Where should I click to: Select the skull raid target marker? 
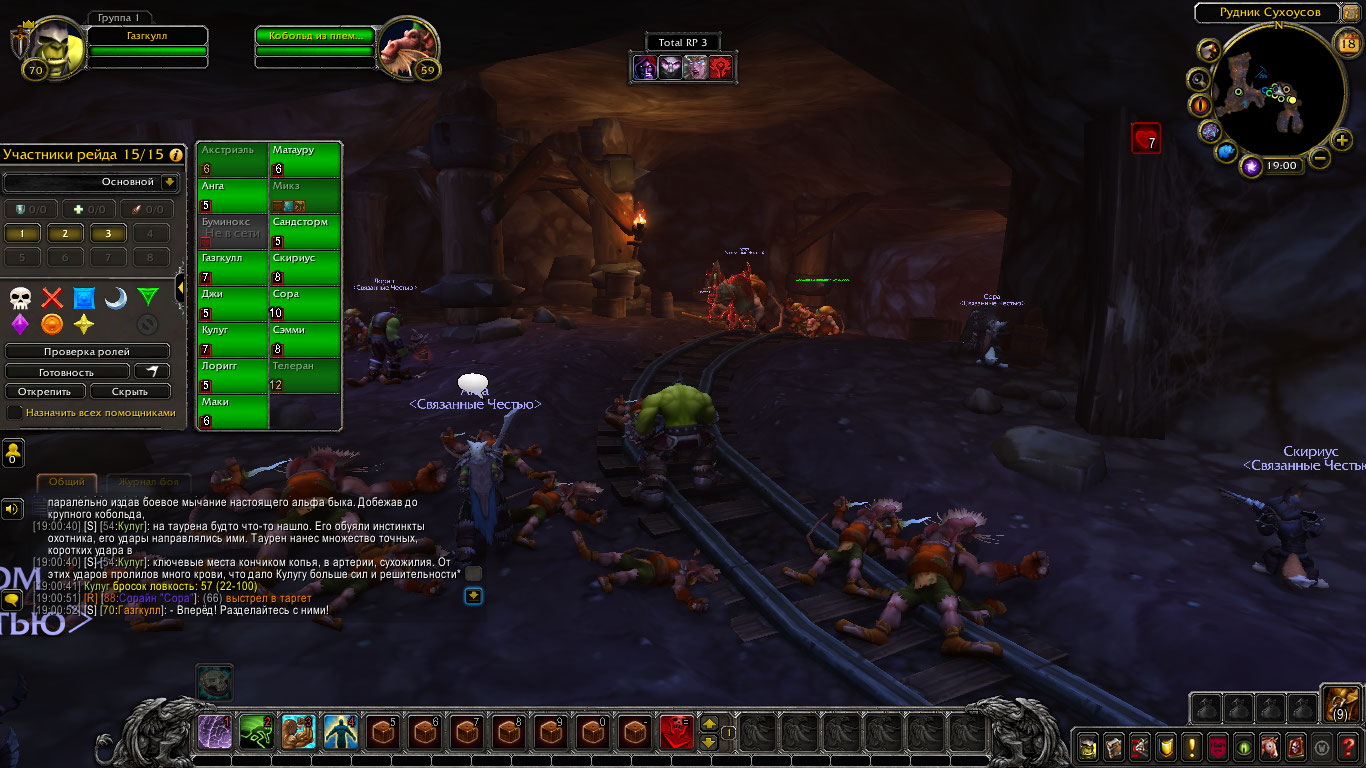20,298
